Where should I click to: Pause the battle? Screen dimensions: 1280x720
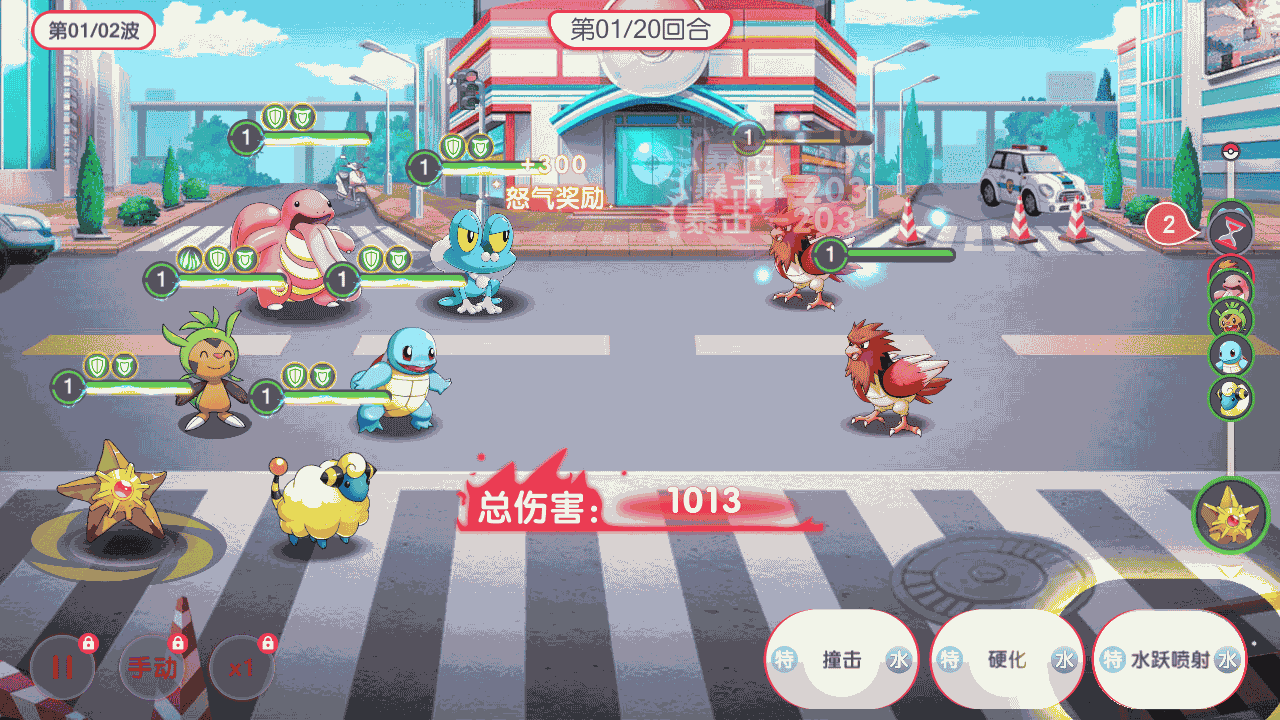[x=62, y=667]
